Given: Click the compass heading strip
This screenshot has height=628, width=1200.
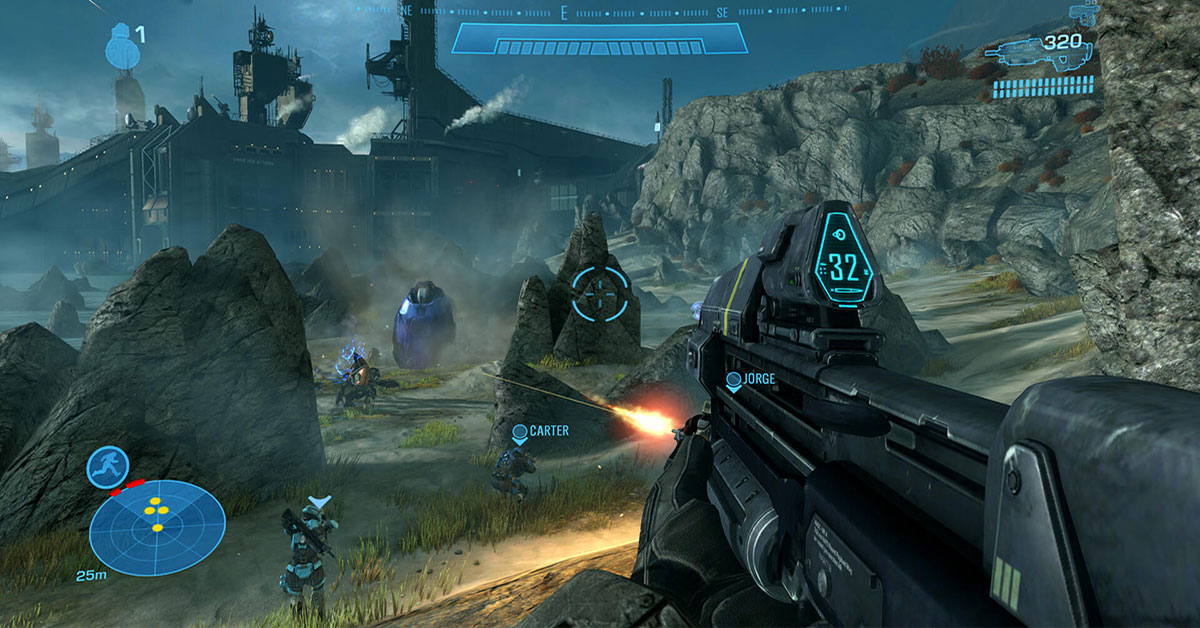Looking at the screenshot, I should coord(600,12).
